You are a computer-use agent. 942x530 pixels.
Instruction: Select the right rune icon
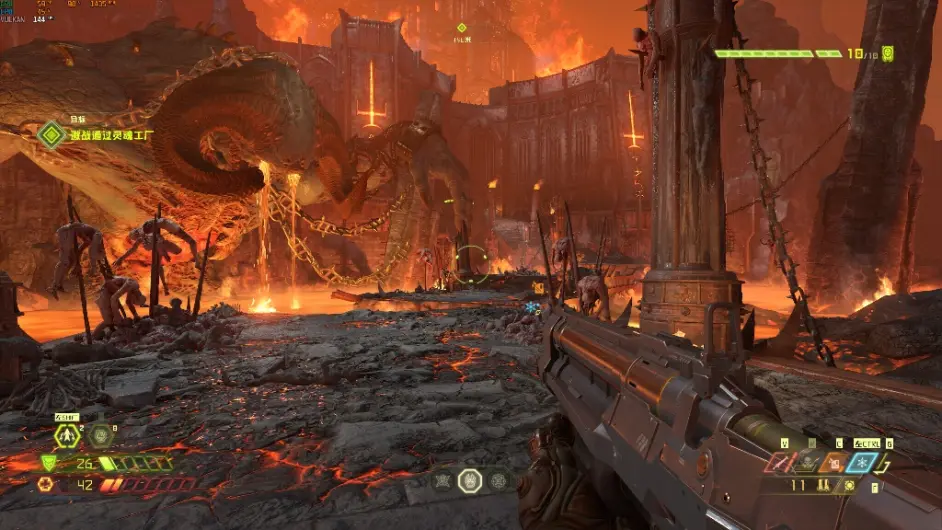[497, 481]
